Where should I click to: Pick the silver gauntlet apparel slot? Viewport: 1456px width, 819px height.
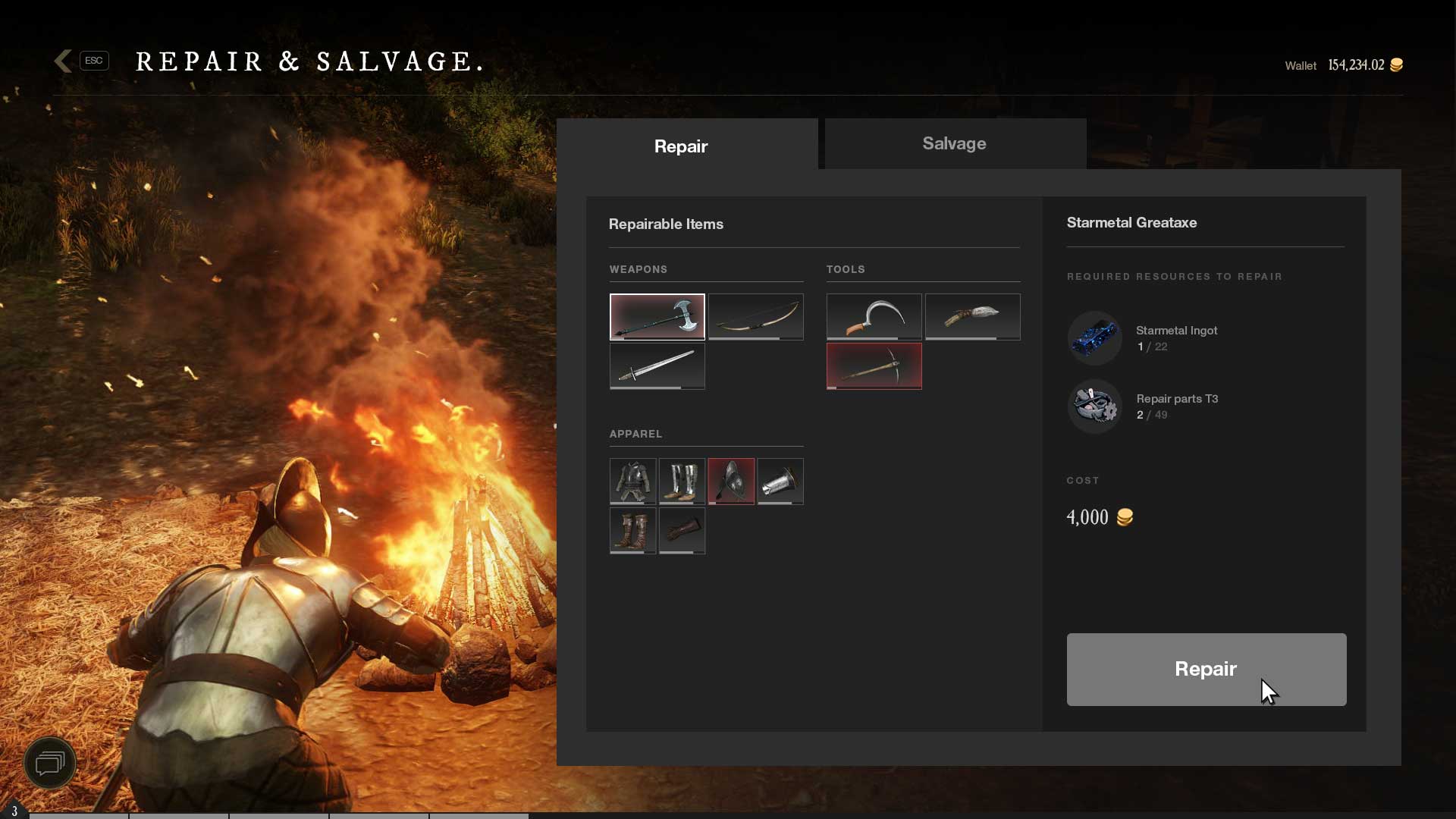[780, 481]
